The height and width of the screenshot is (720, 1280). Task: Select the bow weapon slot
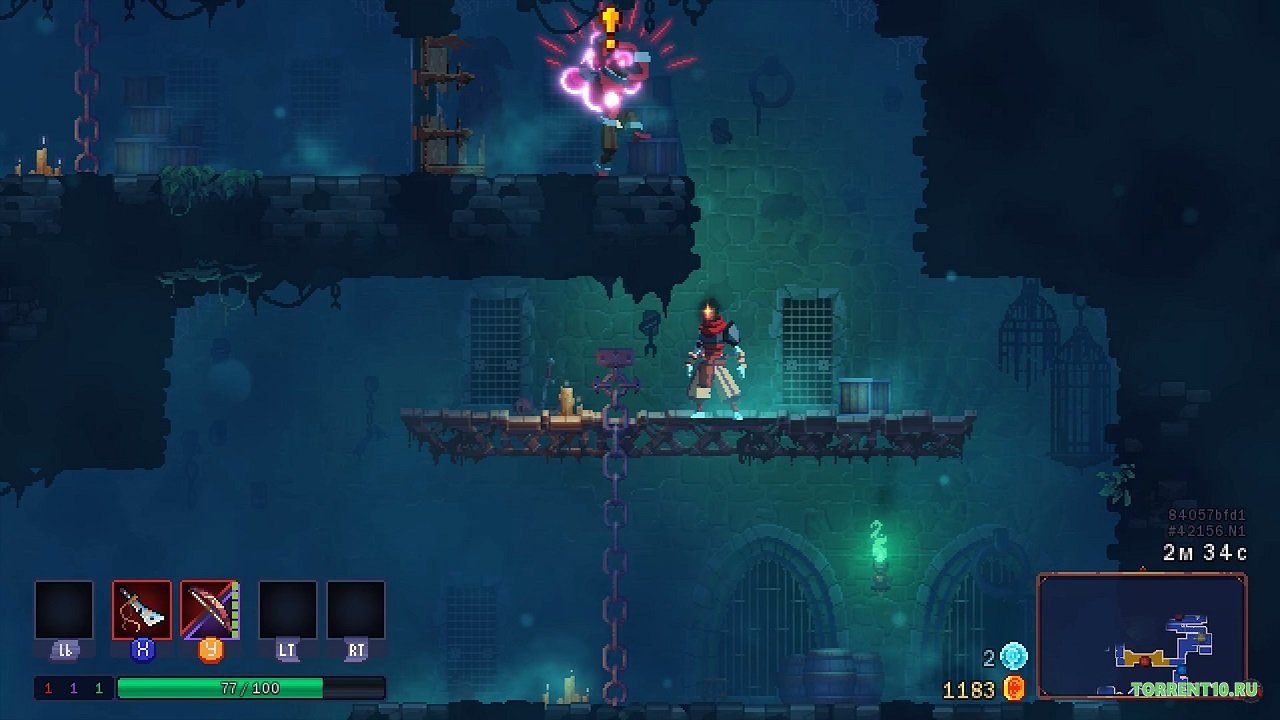pos(209,610)
